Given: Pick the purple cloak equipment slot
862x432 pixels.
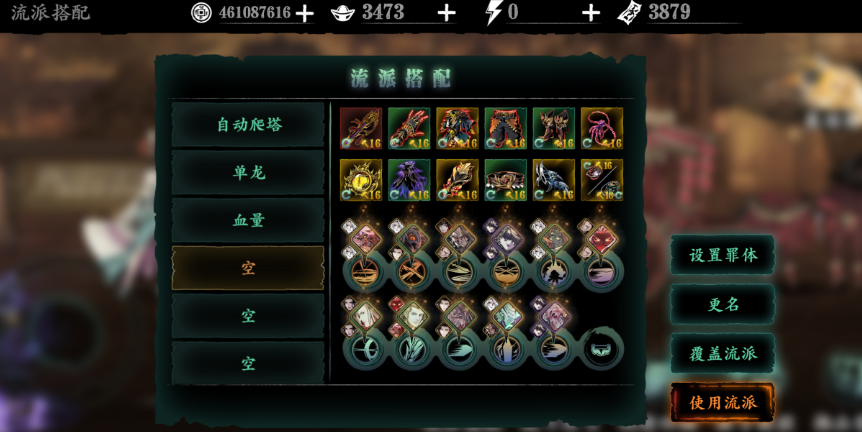Looking at the screenshot, I should click(409, 180).
